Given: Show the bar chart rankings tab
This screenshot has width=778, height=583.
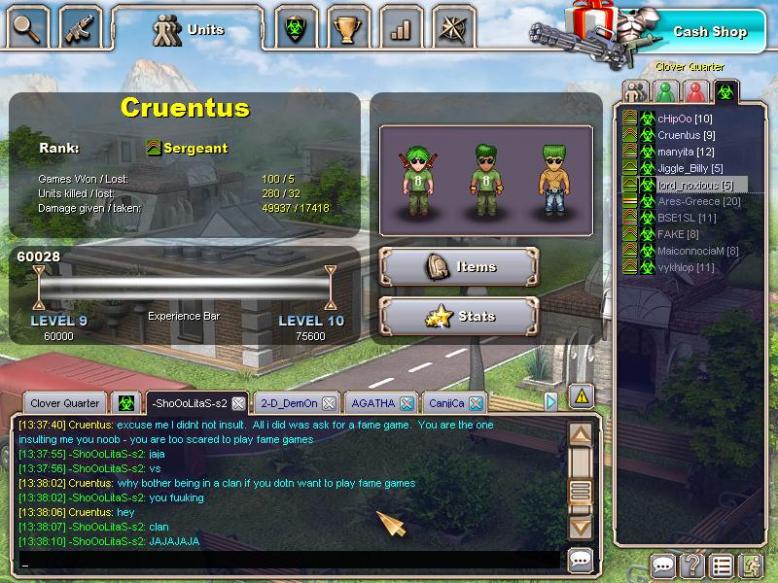Looking at the screenshot, I should (401, 29).
